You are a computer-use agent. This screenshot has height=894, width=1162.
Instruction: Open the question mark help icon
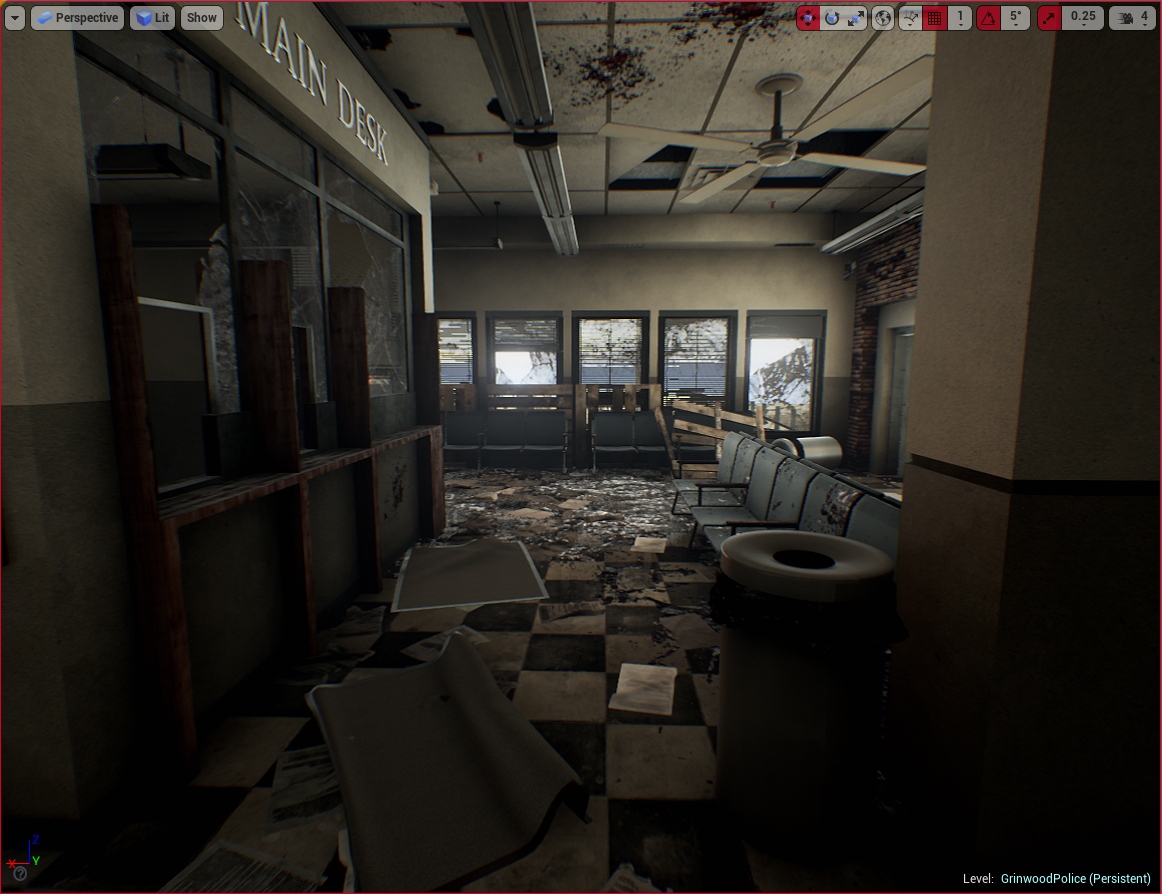click(x=19, y=873)
